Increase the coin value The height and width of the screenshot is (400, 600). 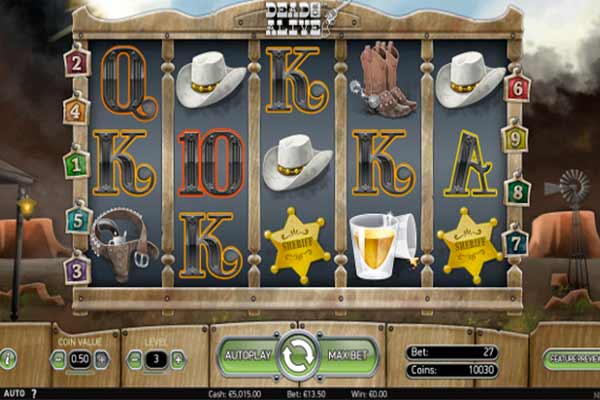click(102, 359)
